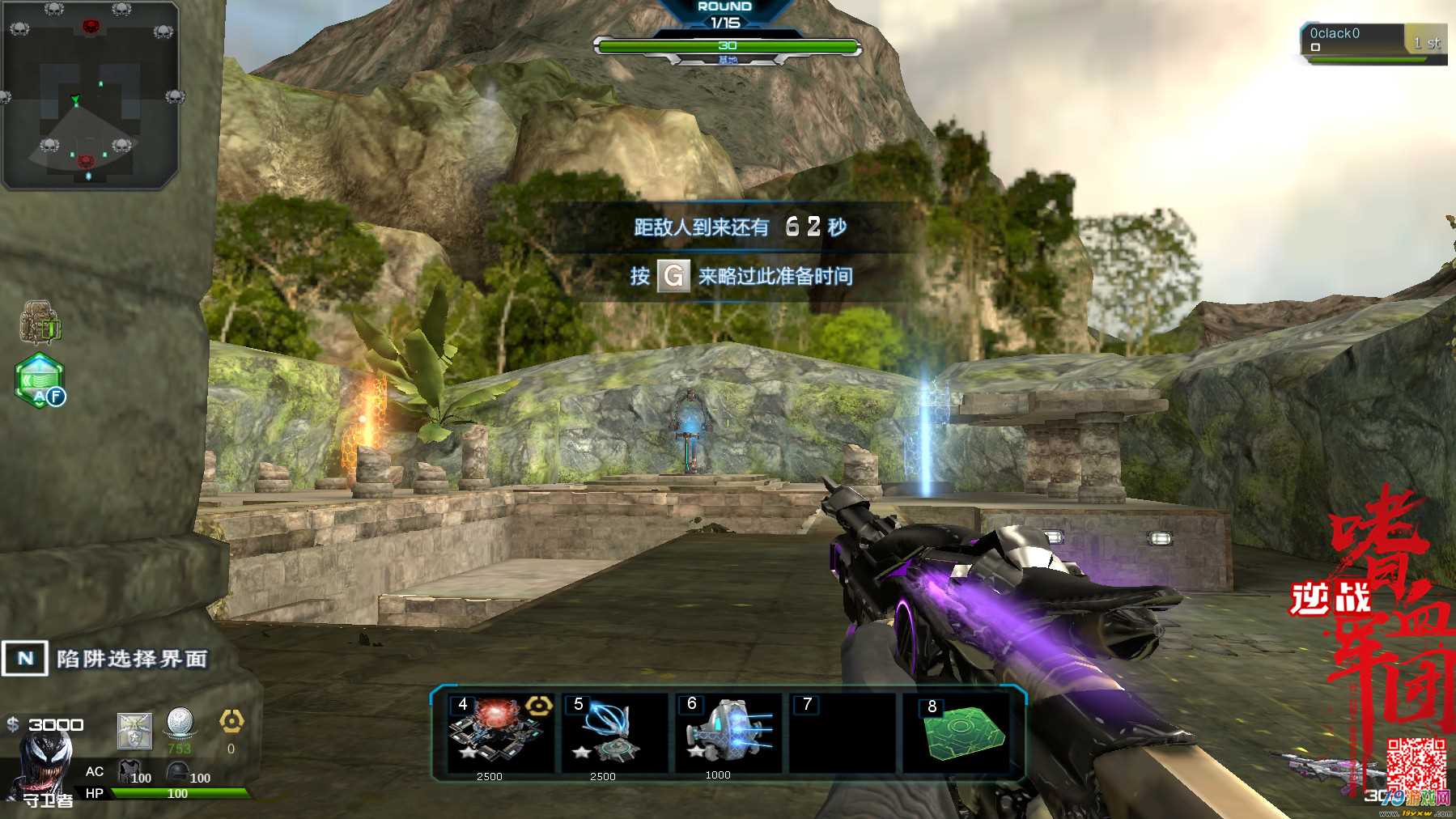Click the QR code overlay
This screenshot has height=819, width=1456.
1416,764
